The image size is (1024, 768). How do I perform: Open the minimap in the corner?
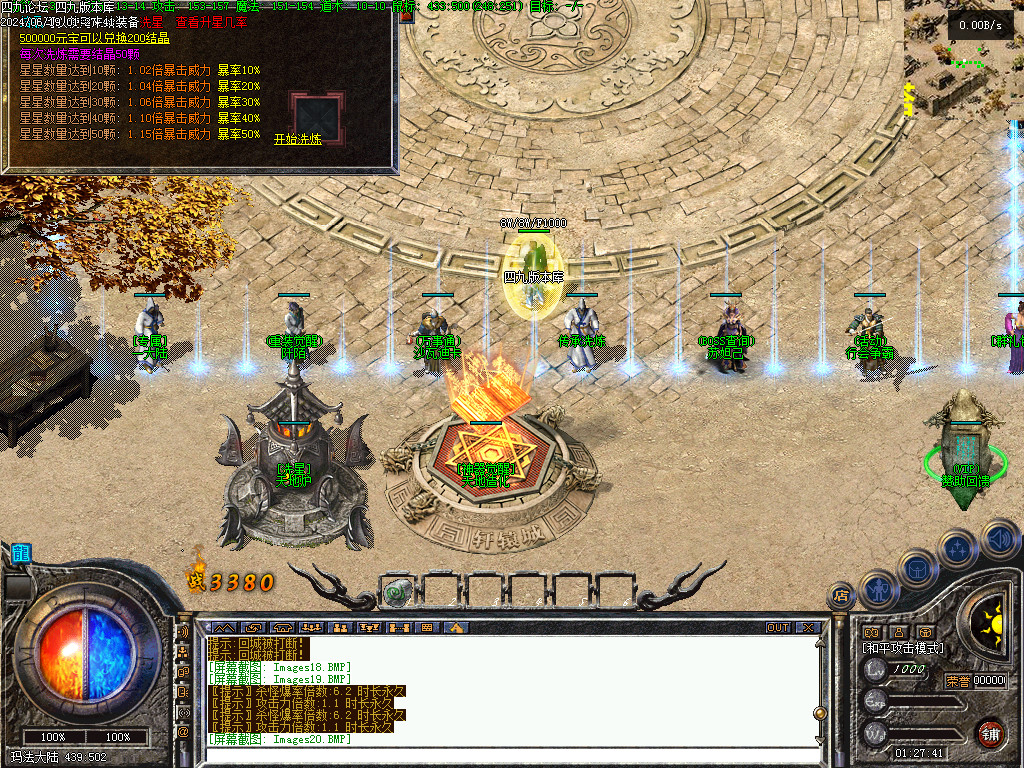pyautogui.click(x=962, y=60)
